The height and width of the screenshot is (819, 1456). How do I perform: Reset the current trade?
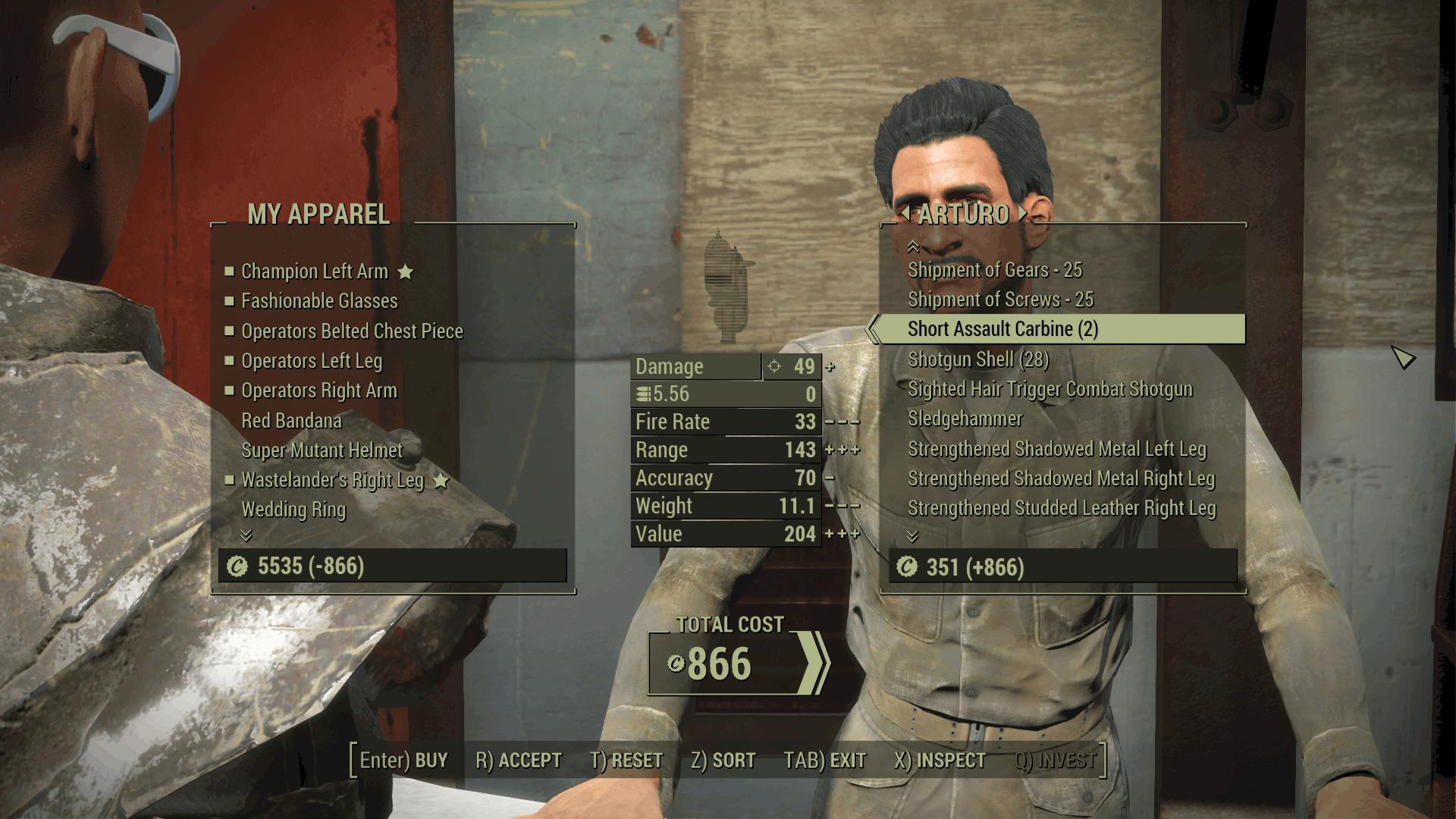(626, 761)
